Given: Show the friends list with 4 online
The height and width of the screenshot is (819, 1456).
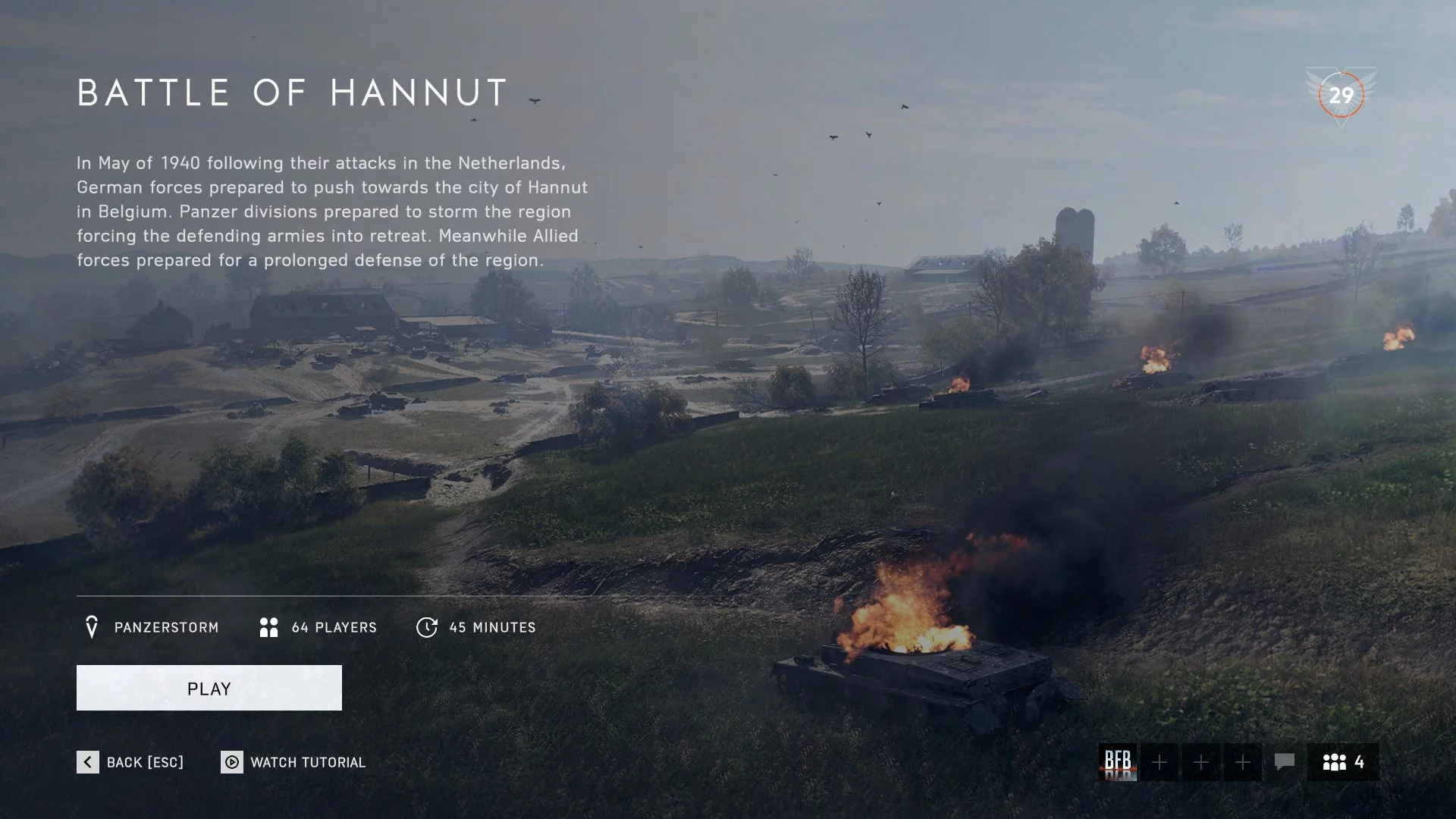Looking at the screenshot, I should (1343, 762).
